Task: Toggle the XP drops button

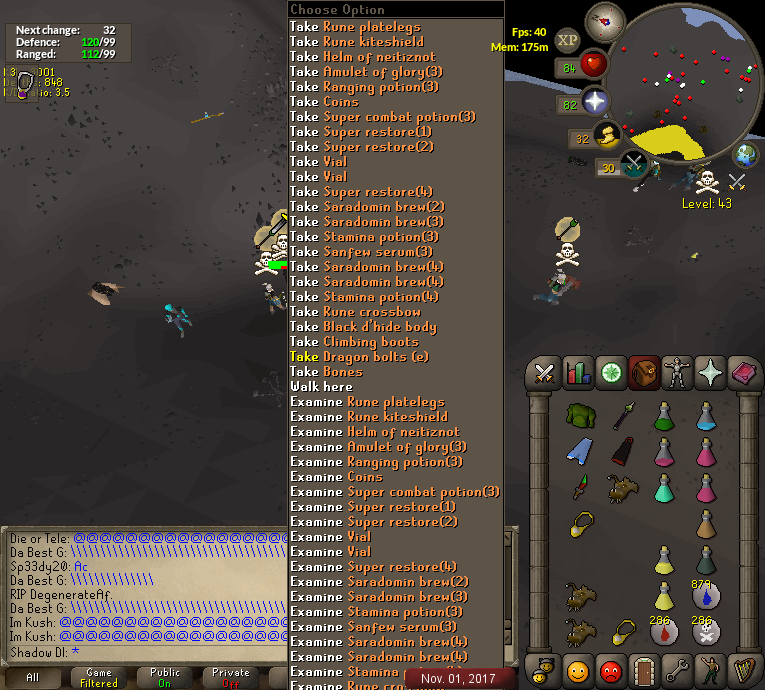Action: click(568, 40)
